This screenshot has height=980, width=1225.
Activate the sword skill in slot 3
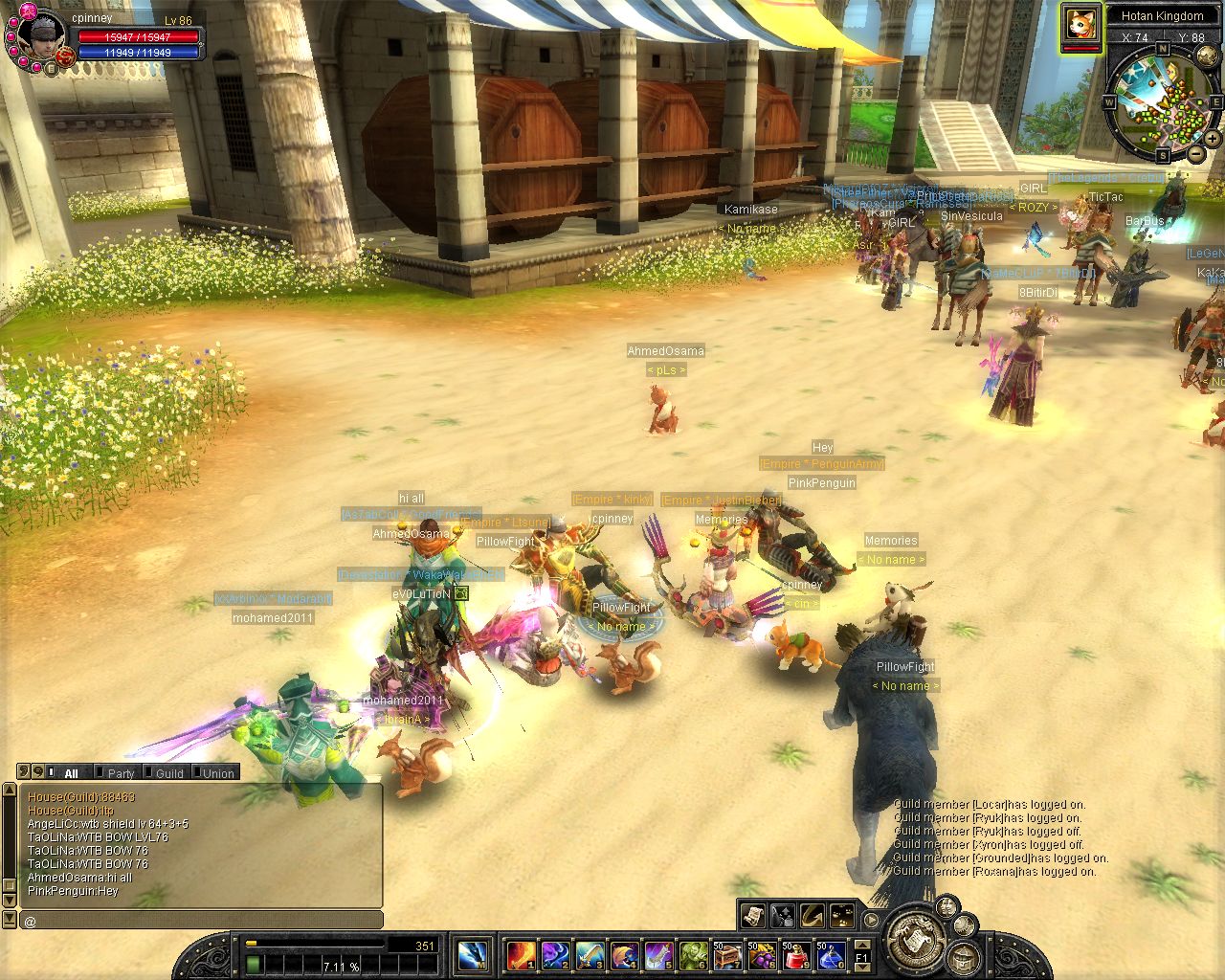click(x=589, y=955)
